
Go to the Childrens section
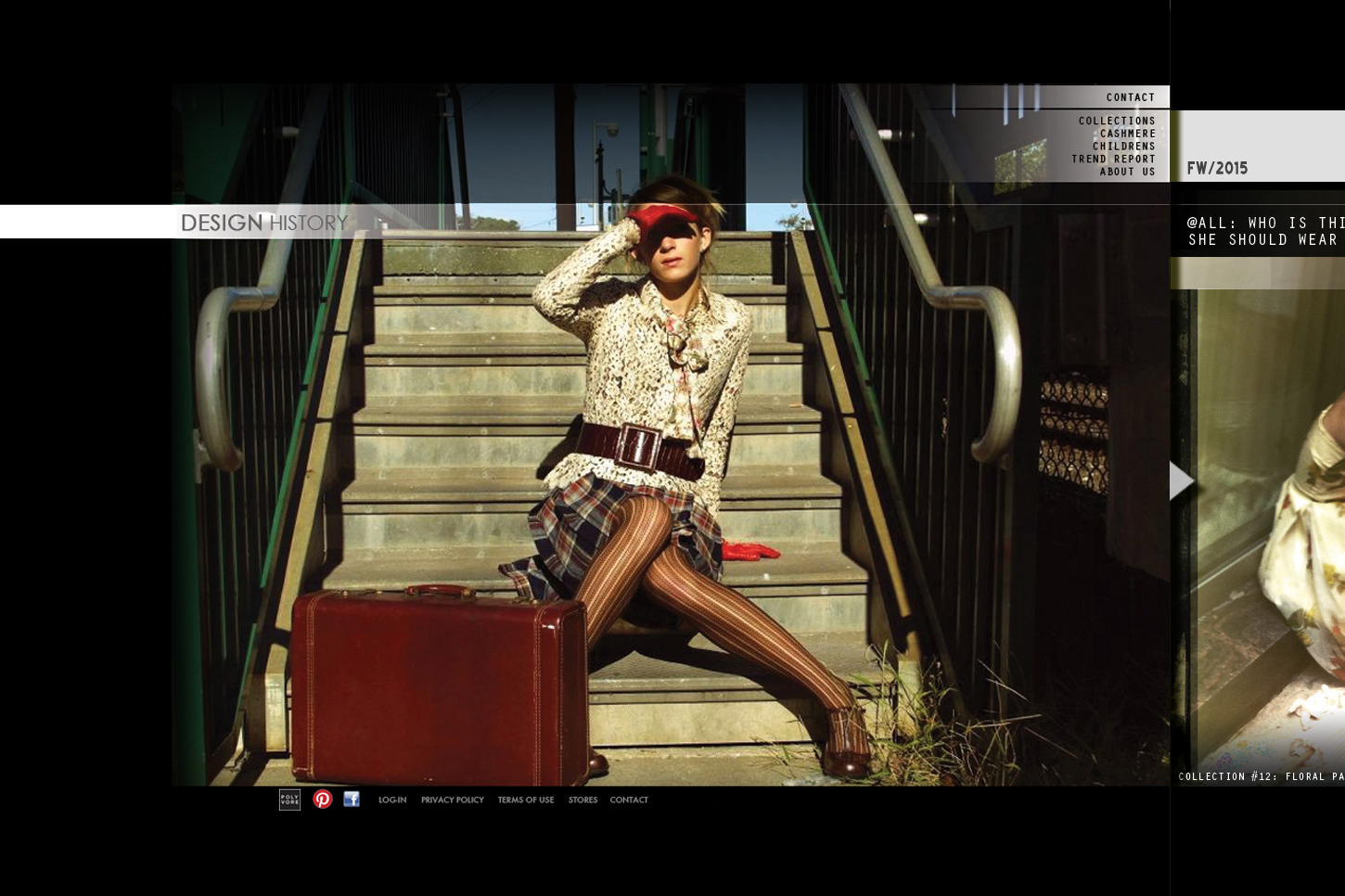tap(1123, 147)
